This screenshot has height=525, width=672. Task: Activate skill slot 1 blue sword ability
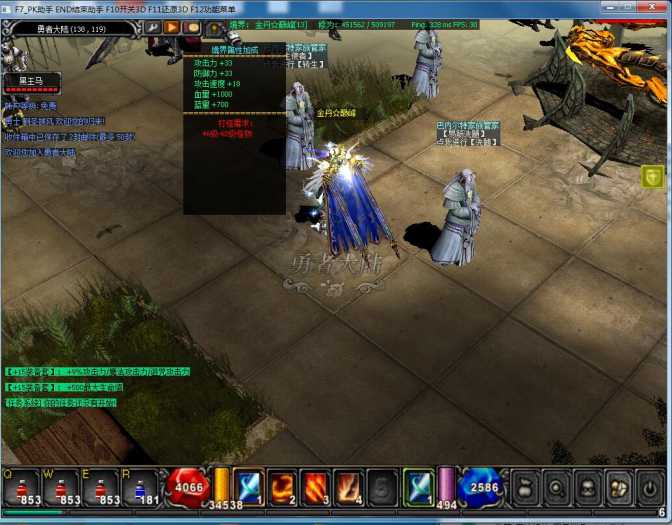click(248, 486)
